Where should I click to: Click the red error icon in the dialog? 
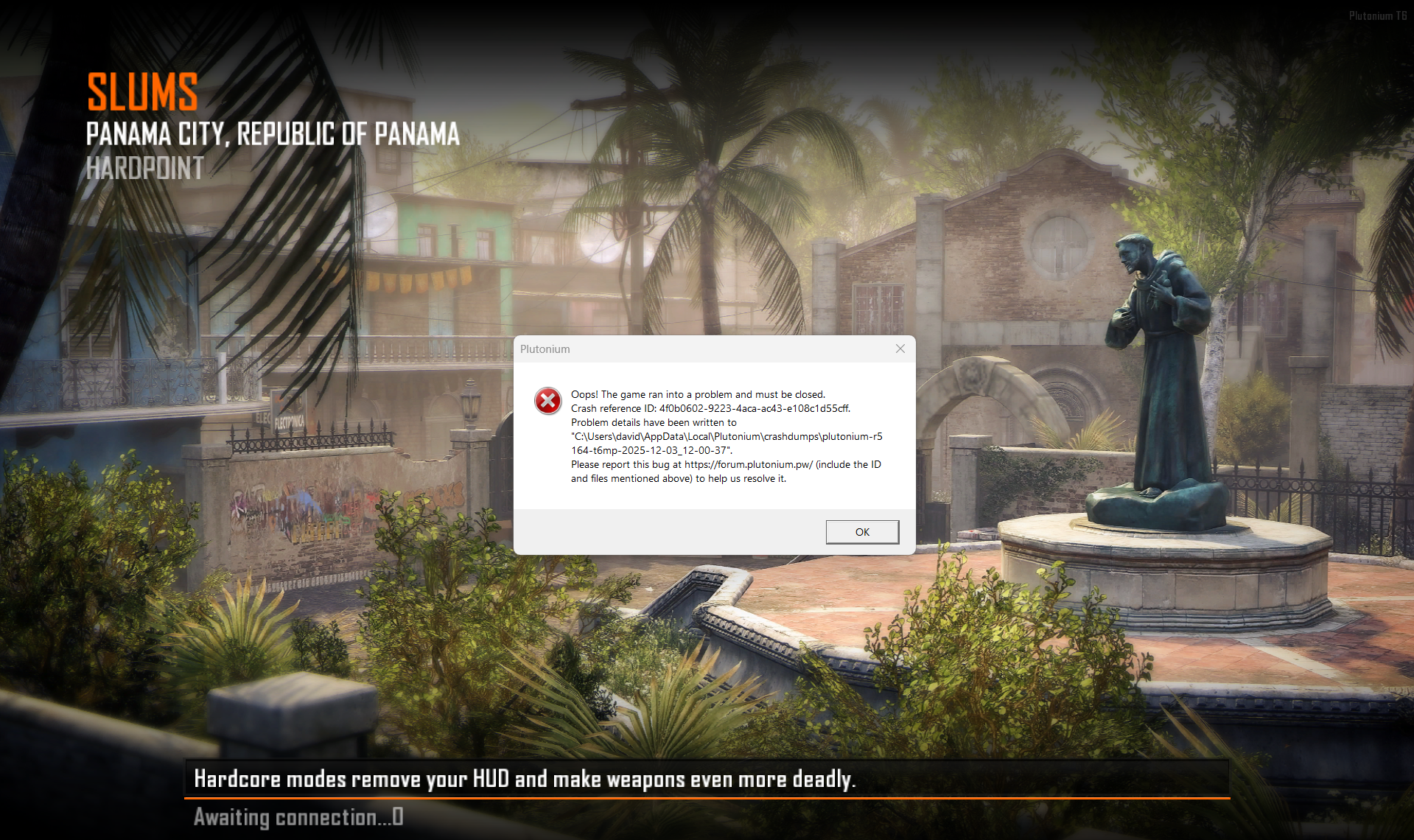(x=548, y=400)
